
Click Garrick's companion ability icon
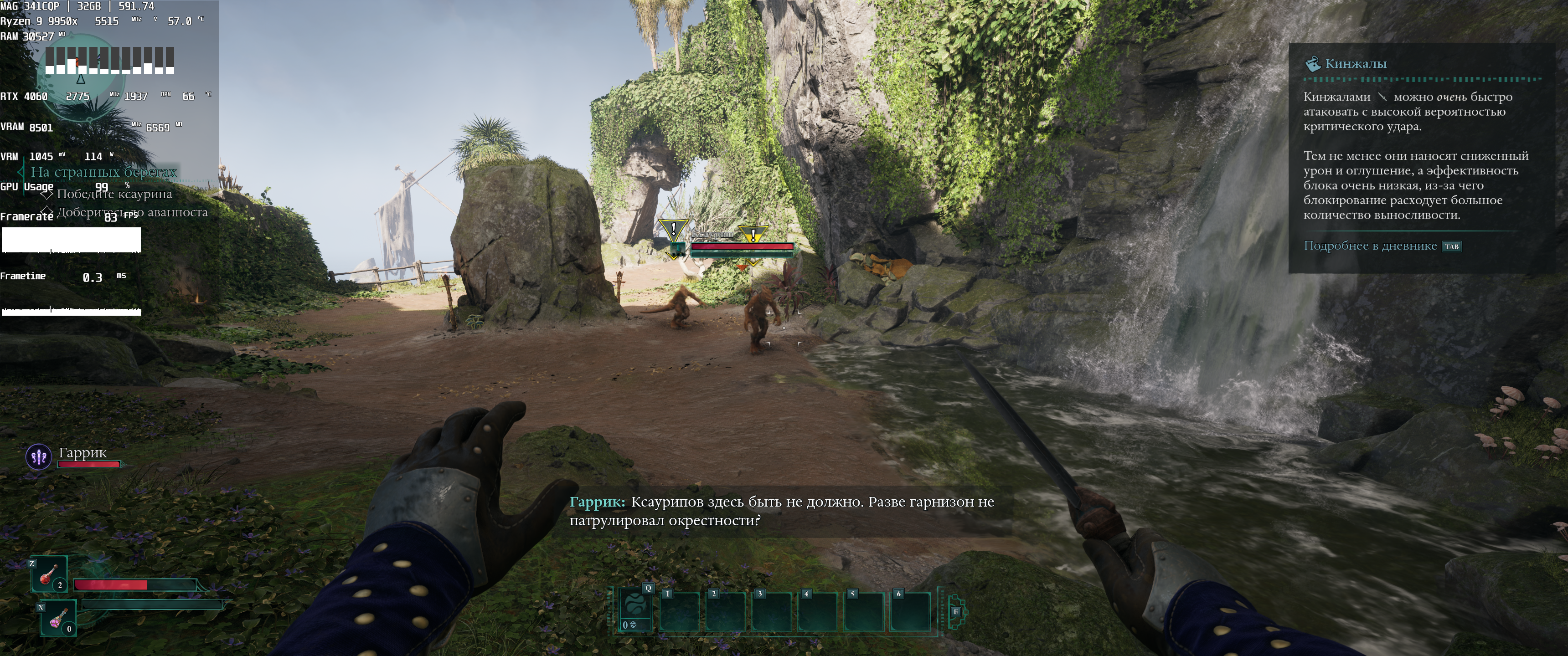pyautogui.click(x=39, y=456)
